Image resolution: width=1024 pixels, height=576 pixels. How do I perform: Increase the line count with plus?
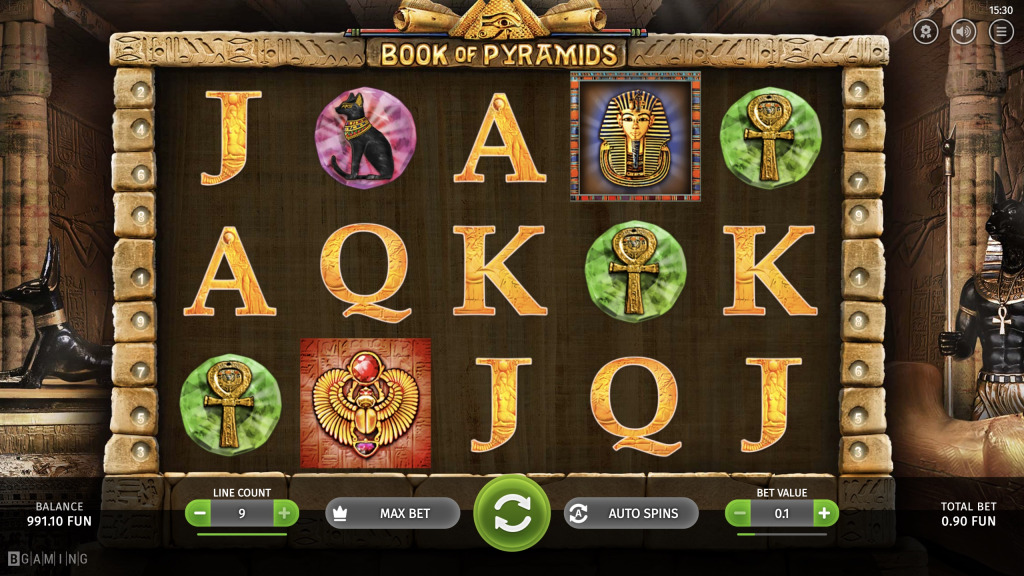click(x=285, y=513)
